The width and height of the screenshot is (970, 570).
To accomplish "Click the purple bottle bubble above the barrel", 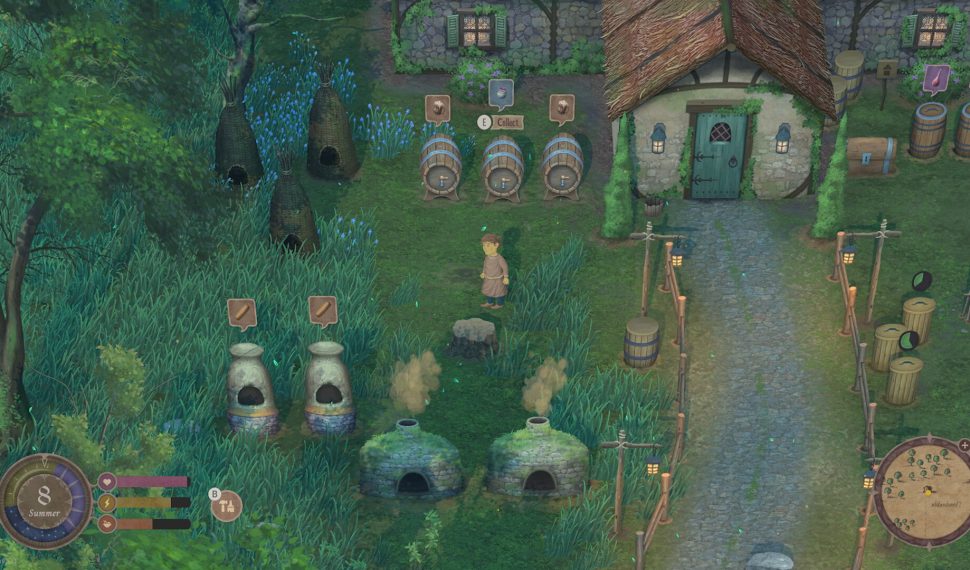I will pyautogui.click(x=937, y=79).
